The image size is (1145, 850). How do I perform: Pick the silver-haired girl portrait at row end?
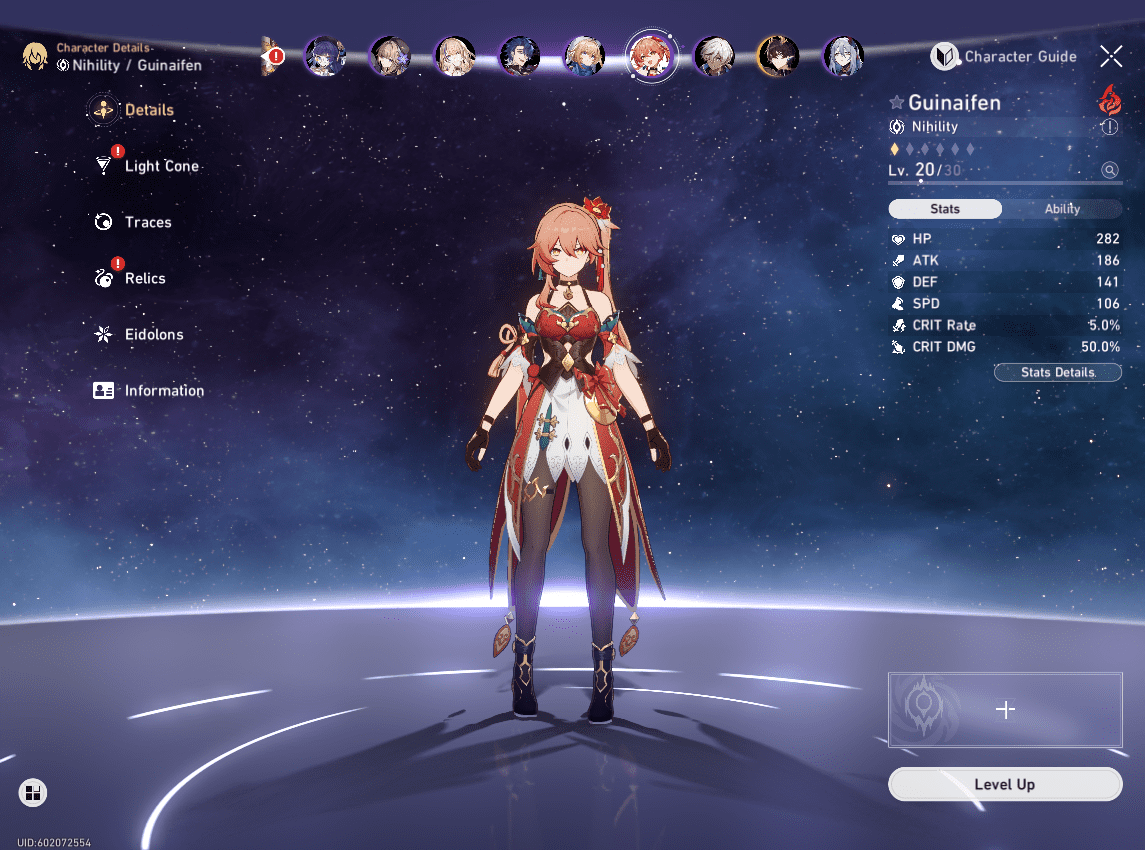click(843, 57)
